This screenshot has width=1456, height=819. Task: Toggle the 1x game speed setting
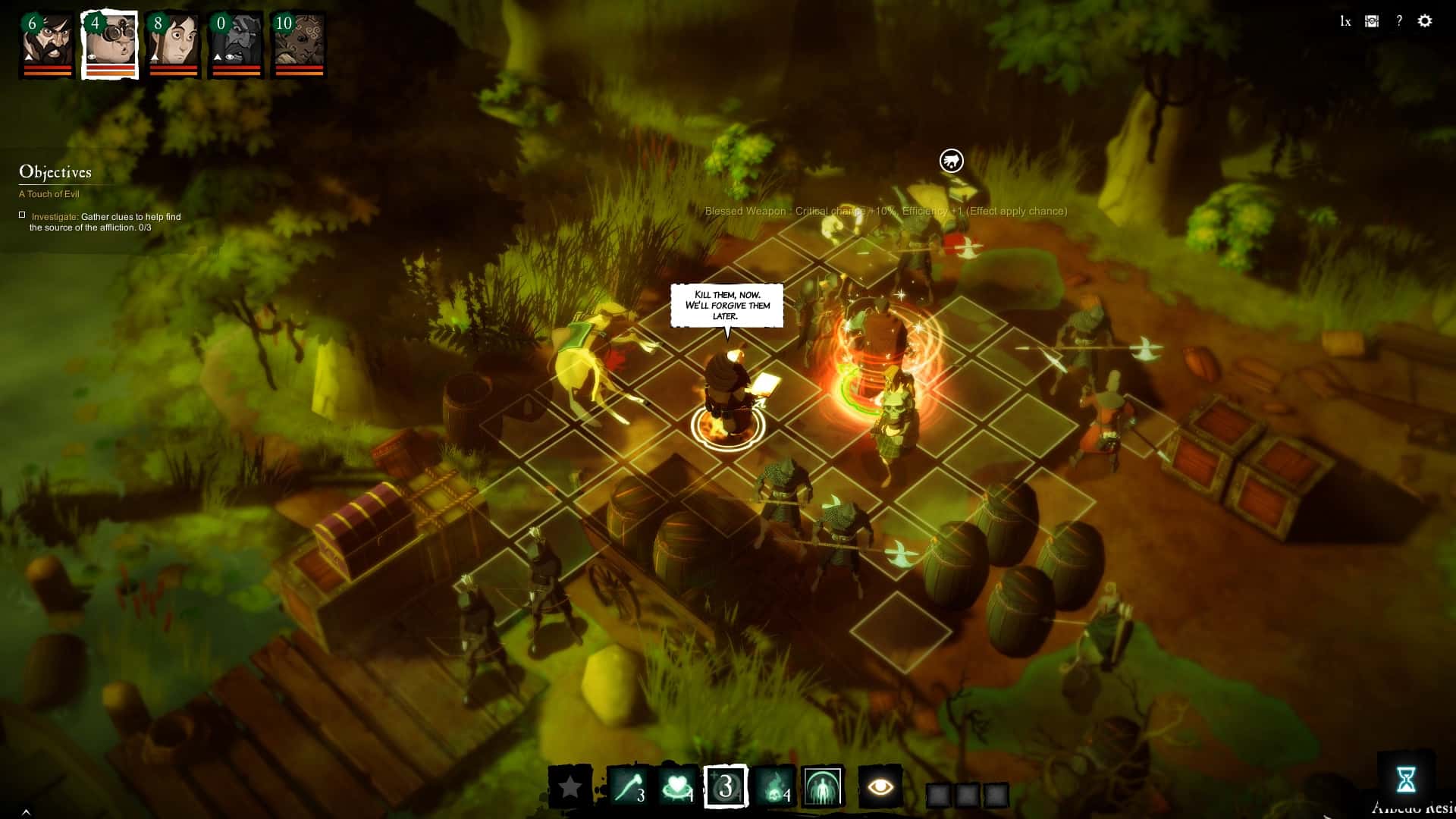click(x=1345, y=21)
